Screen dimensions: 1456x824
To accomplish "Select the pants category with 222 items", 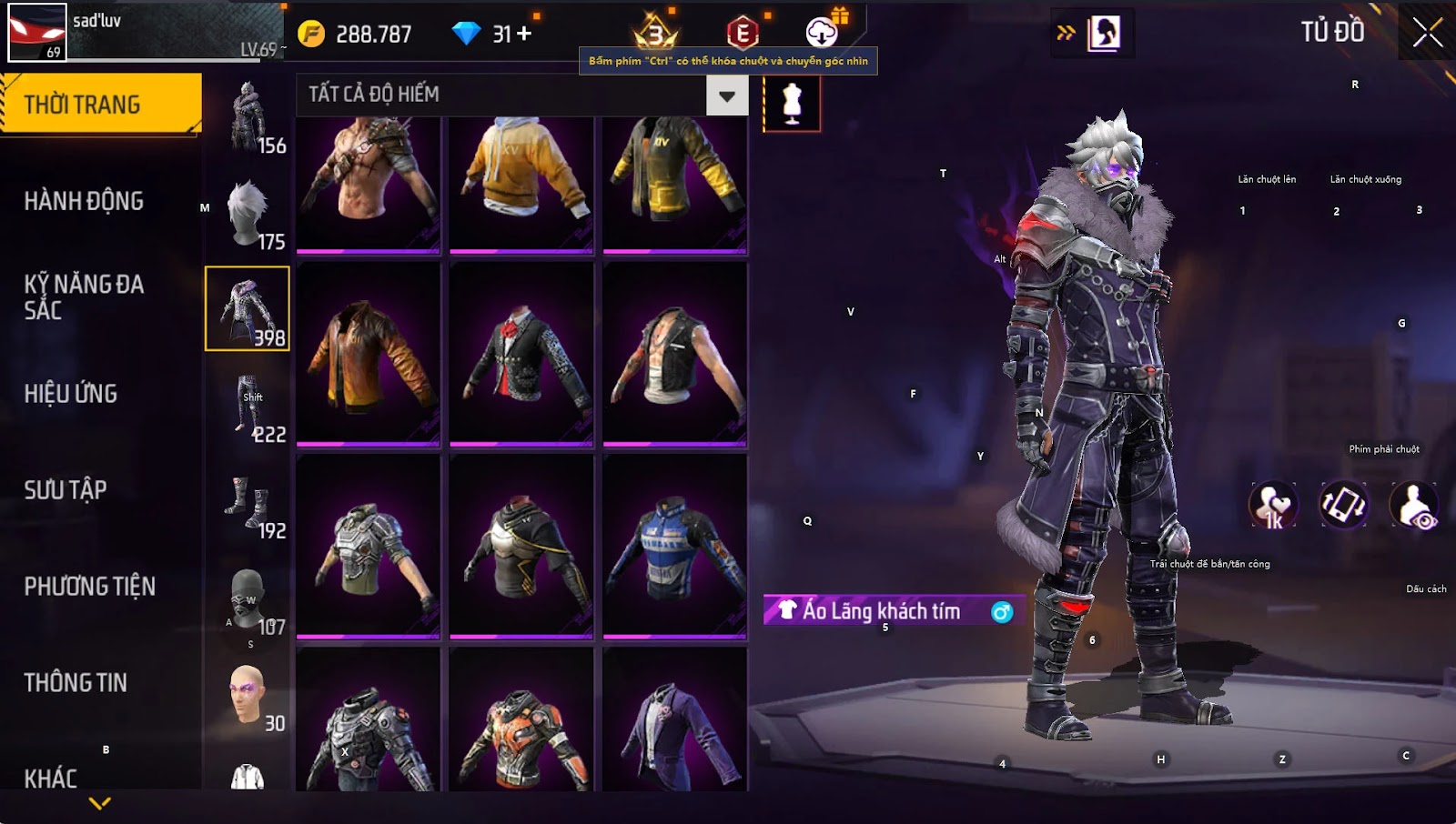I will tap(248, 407).
